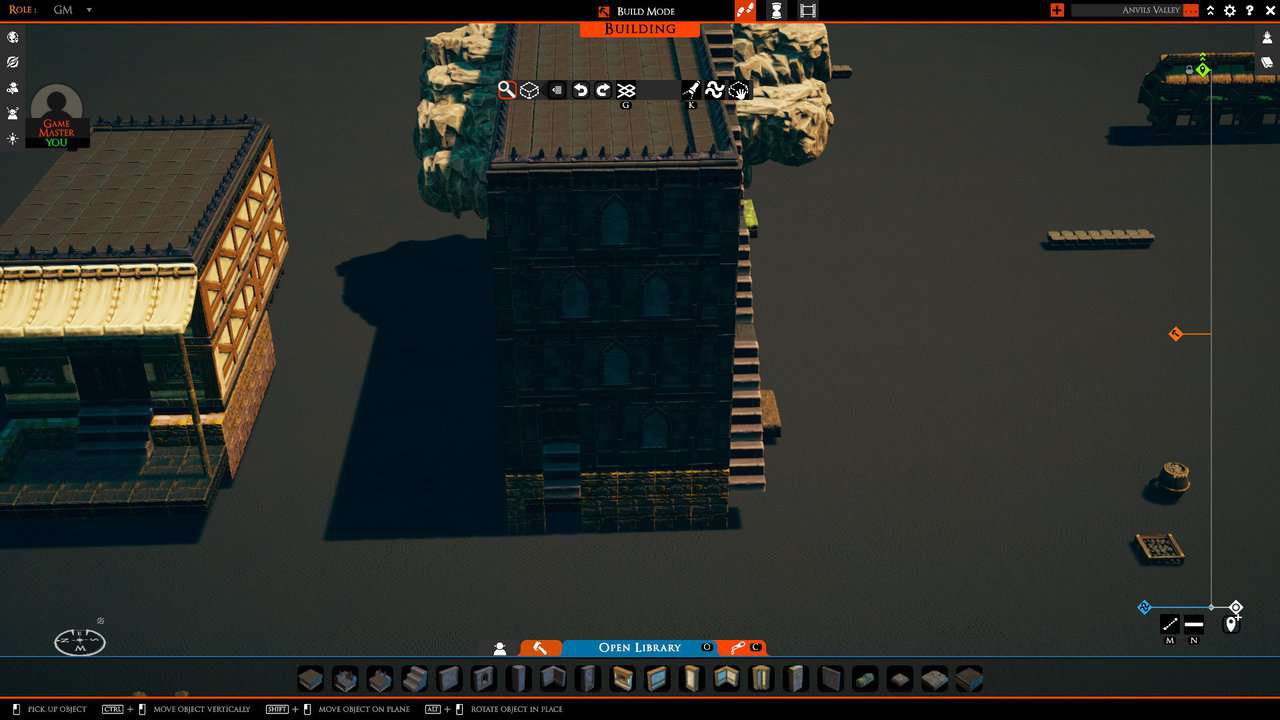Viewport: 1280px width, 720px height.
Task: Switch to the hammer build tab
Action: click(x=541, y=648)
